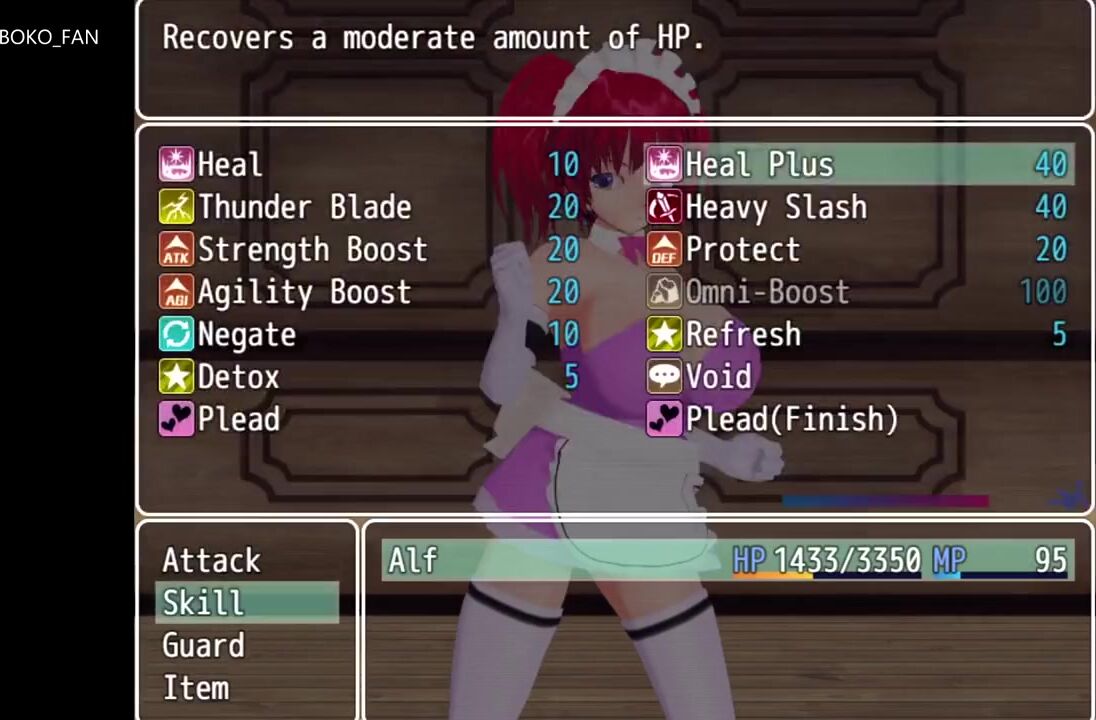Use the Detox skill
The height and width of the screenshot is (720, 1096).
(238, 377)
